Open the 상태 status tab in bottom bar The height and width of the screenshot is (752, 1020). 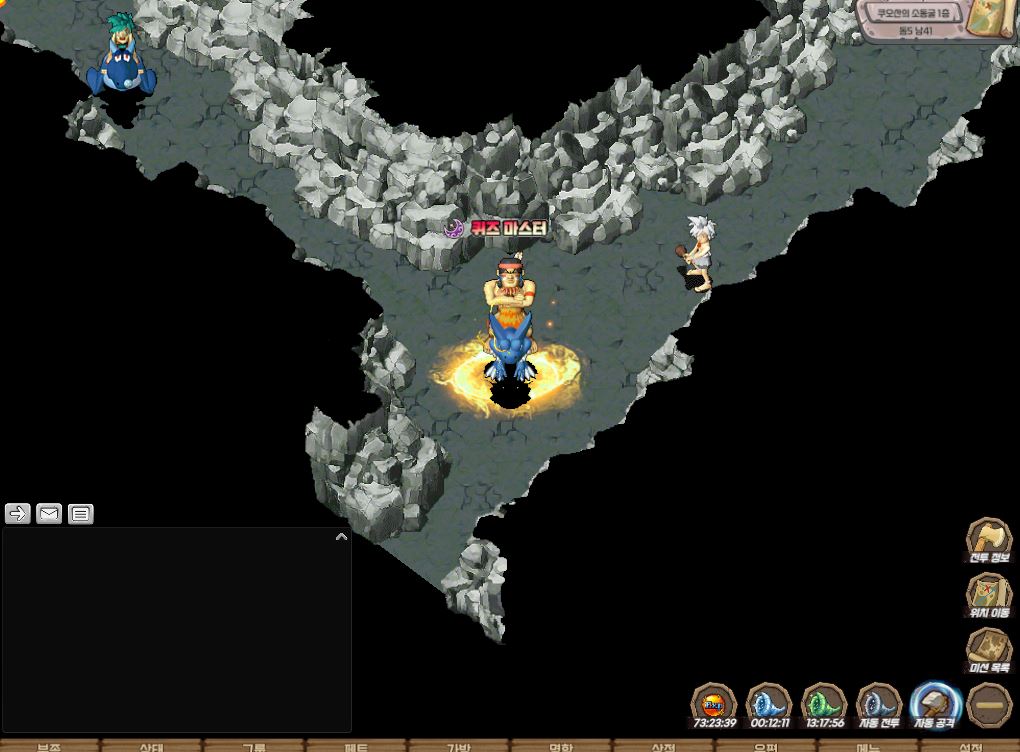[x=152, y=746]
